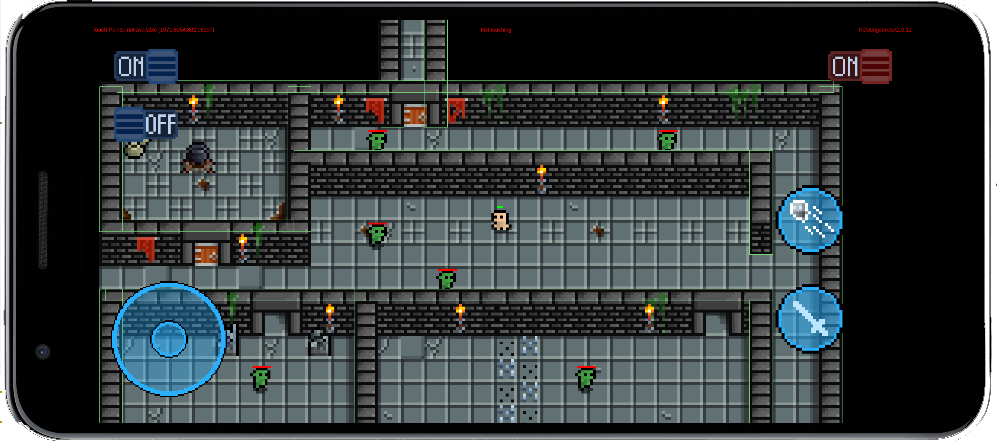The width and height of the screenshot is (997, 441).
Task: Toggle the red ON switch
Action: click(859, 67)
